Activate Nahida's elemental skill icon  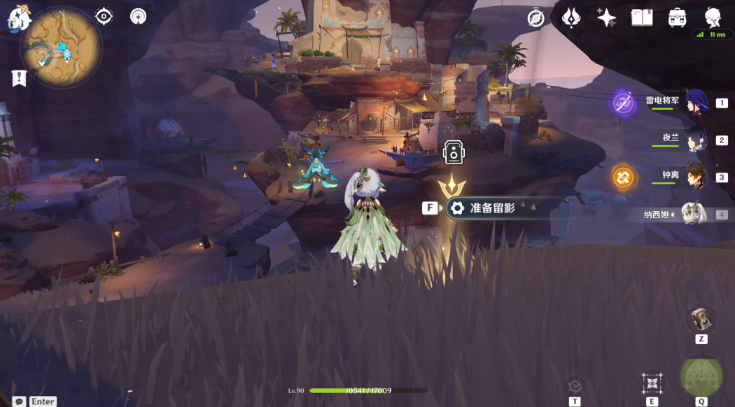[652, 383]
